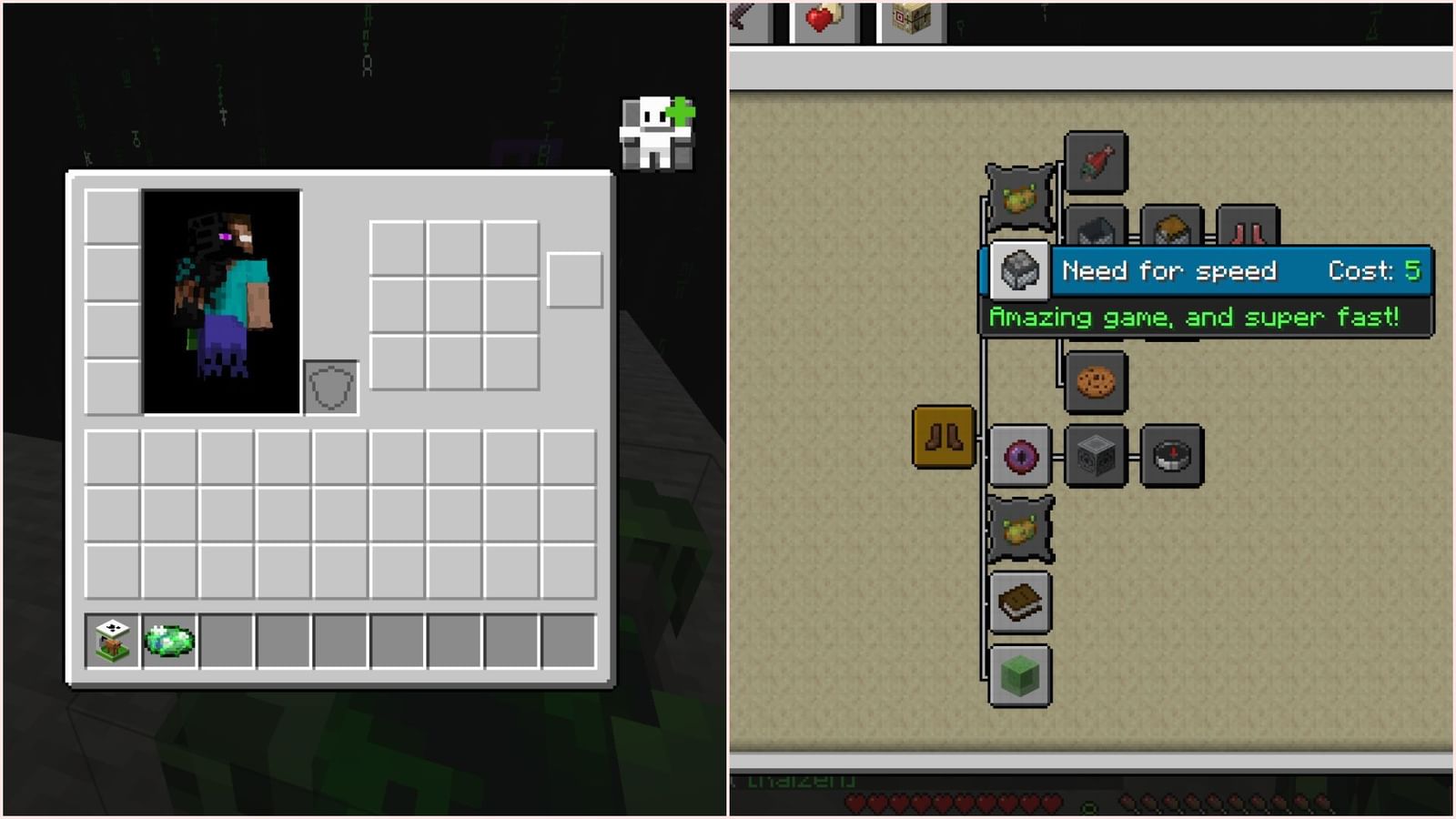Open the slime block advancement at the bottom
The width and height of the screenshot is (1456, 819).
tap(1020, 673)
